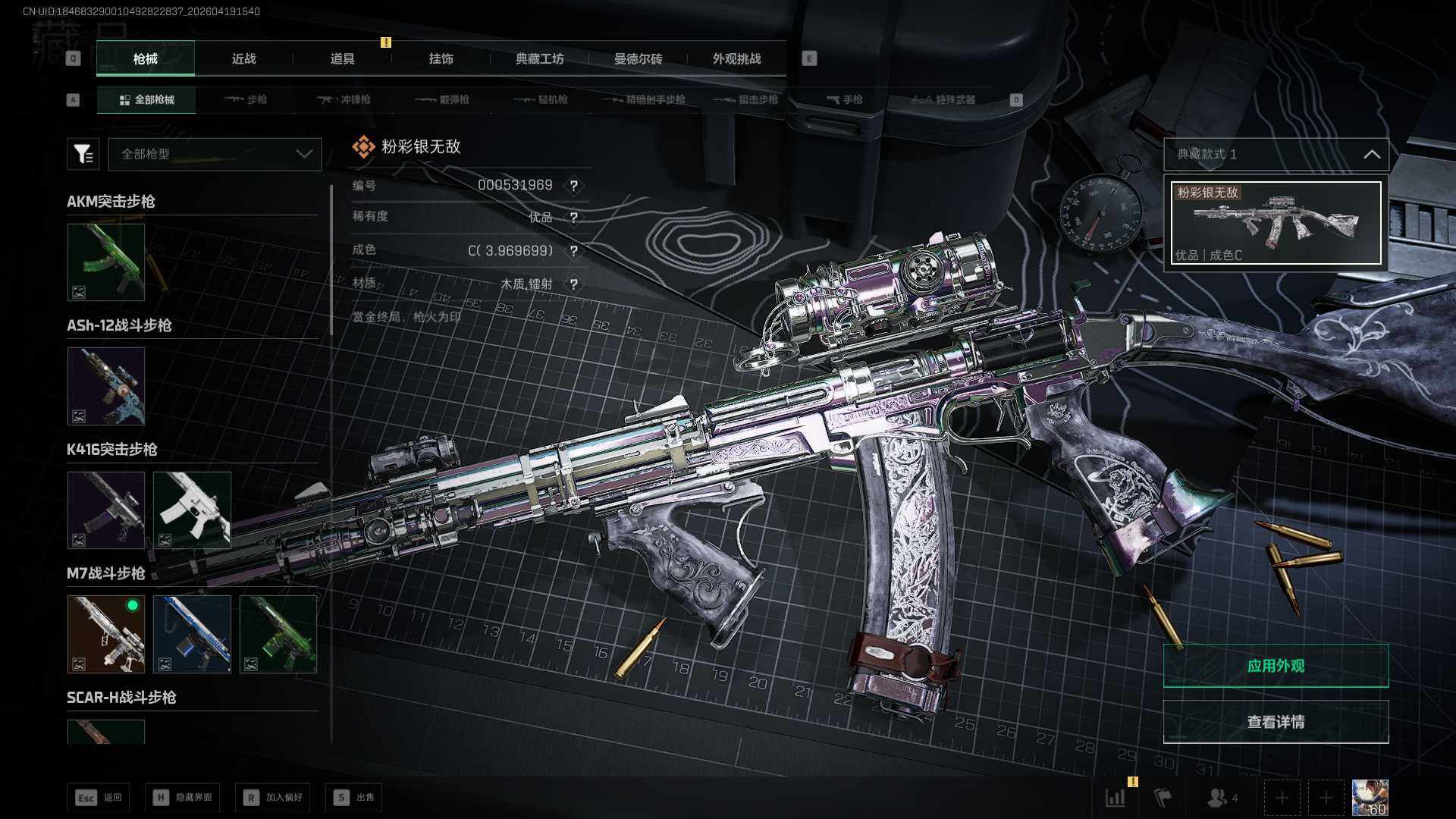This screenshot has width=1456, height=819.
Task: Open the 曼德尔砖 tab
Action: (638, 59)
